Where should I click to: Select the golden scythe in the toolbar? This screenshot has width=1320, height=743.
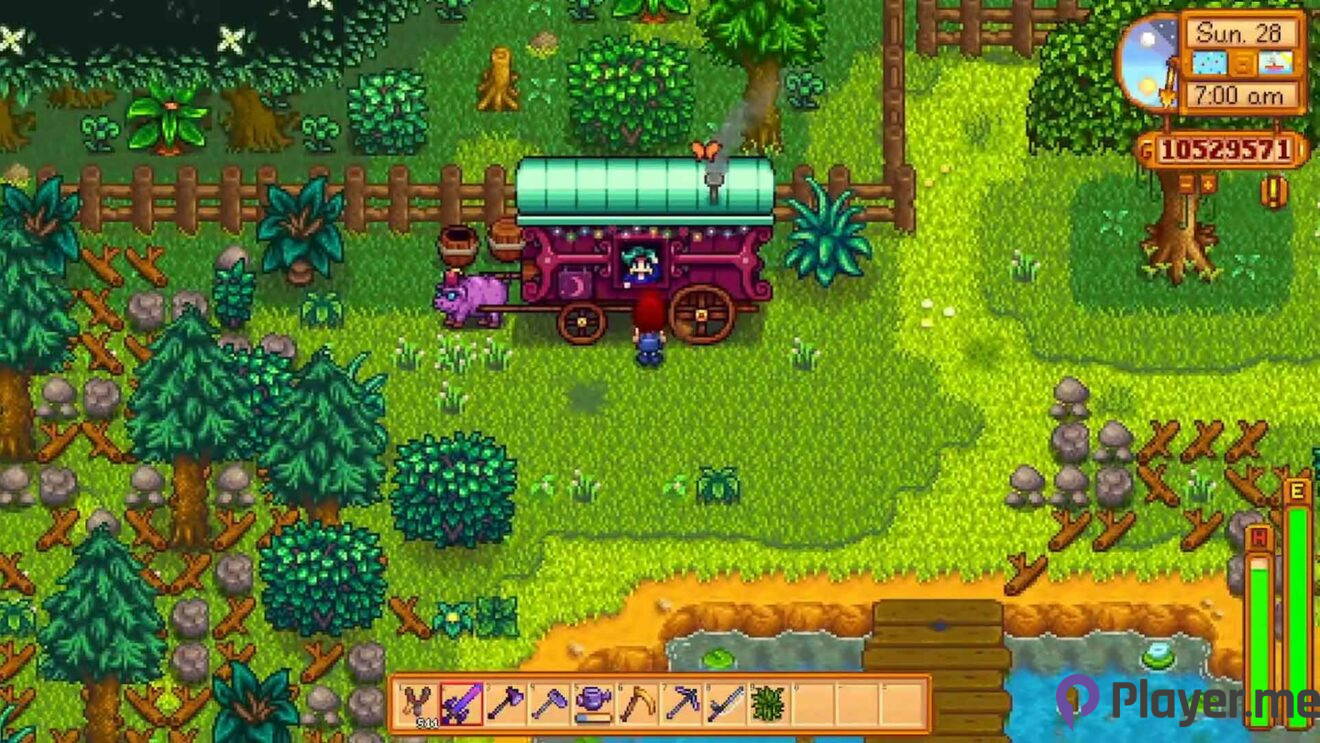coord(638,712)
